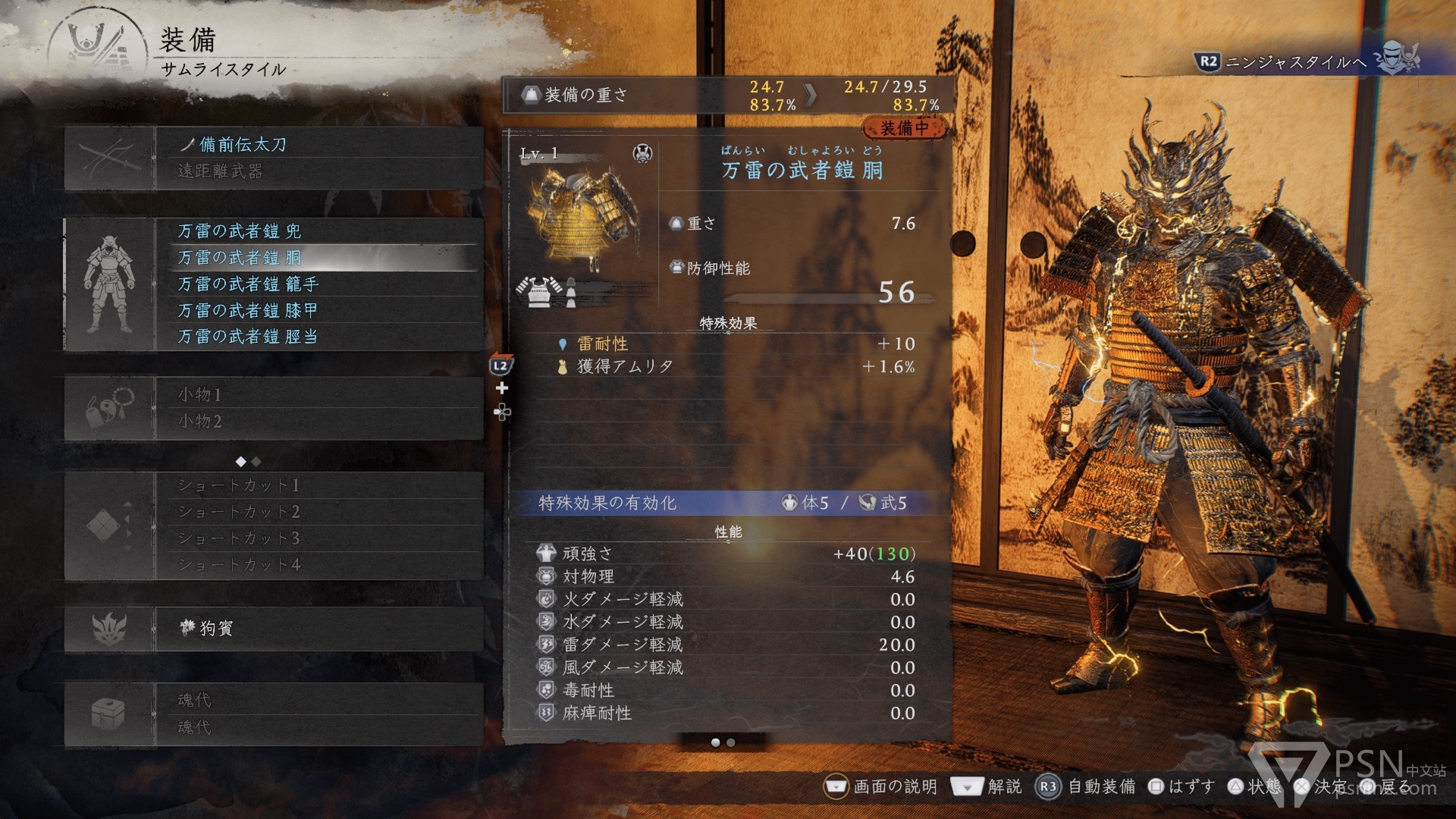
Task: Select the ショートカット1 slot
Action: pos(318,485)
